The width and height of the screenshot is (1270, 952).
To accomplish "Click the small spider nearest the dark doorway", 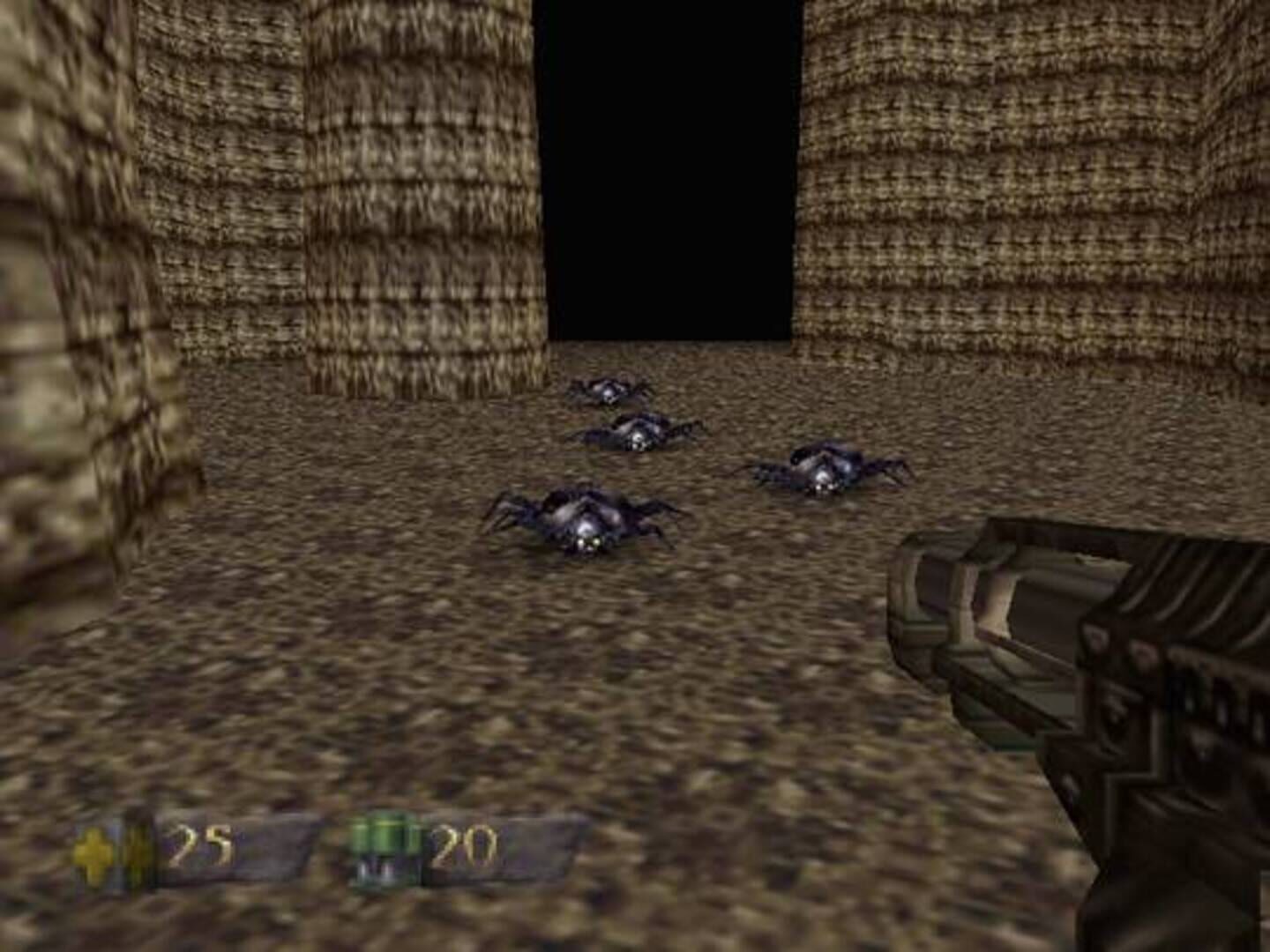I will [609, 388].
